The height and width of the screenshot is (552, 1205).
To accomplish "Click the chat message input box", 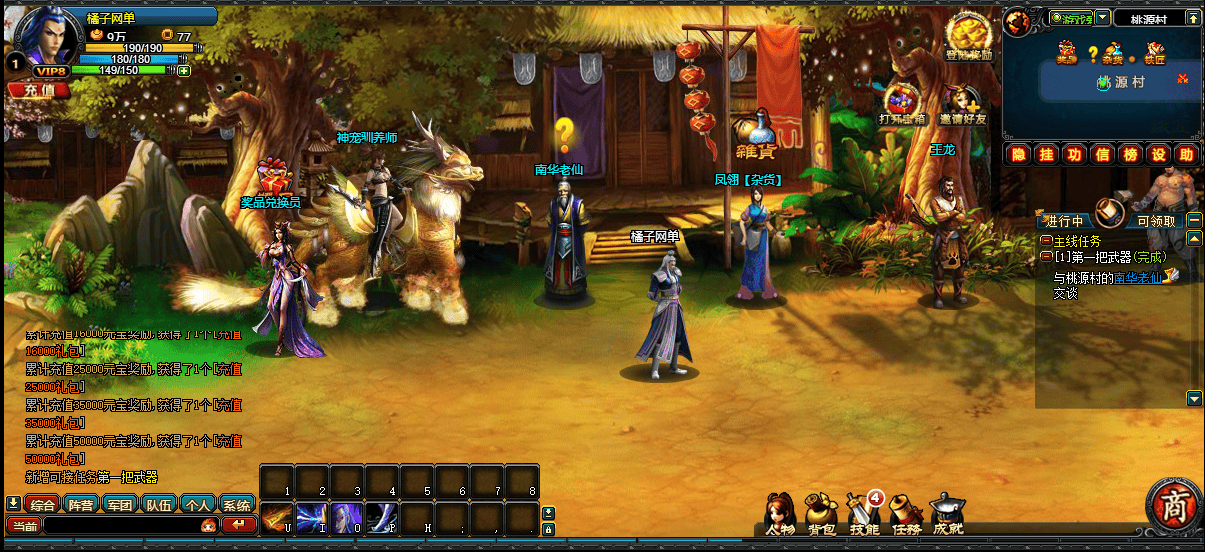I will click(x=120, y=525).
